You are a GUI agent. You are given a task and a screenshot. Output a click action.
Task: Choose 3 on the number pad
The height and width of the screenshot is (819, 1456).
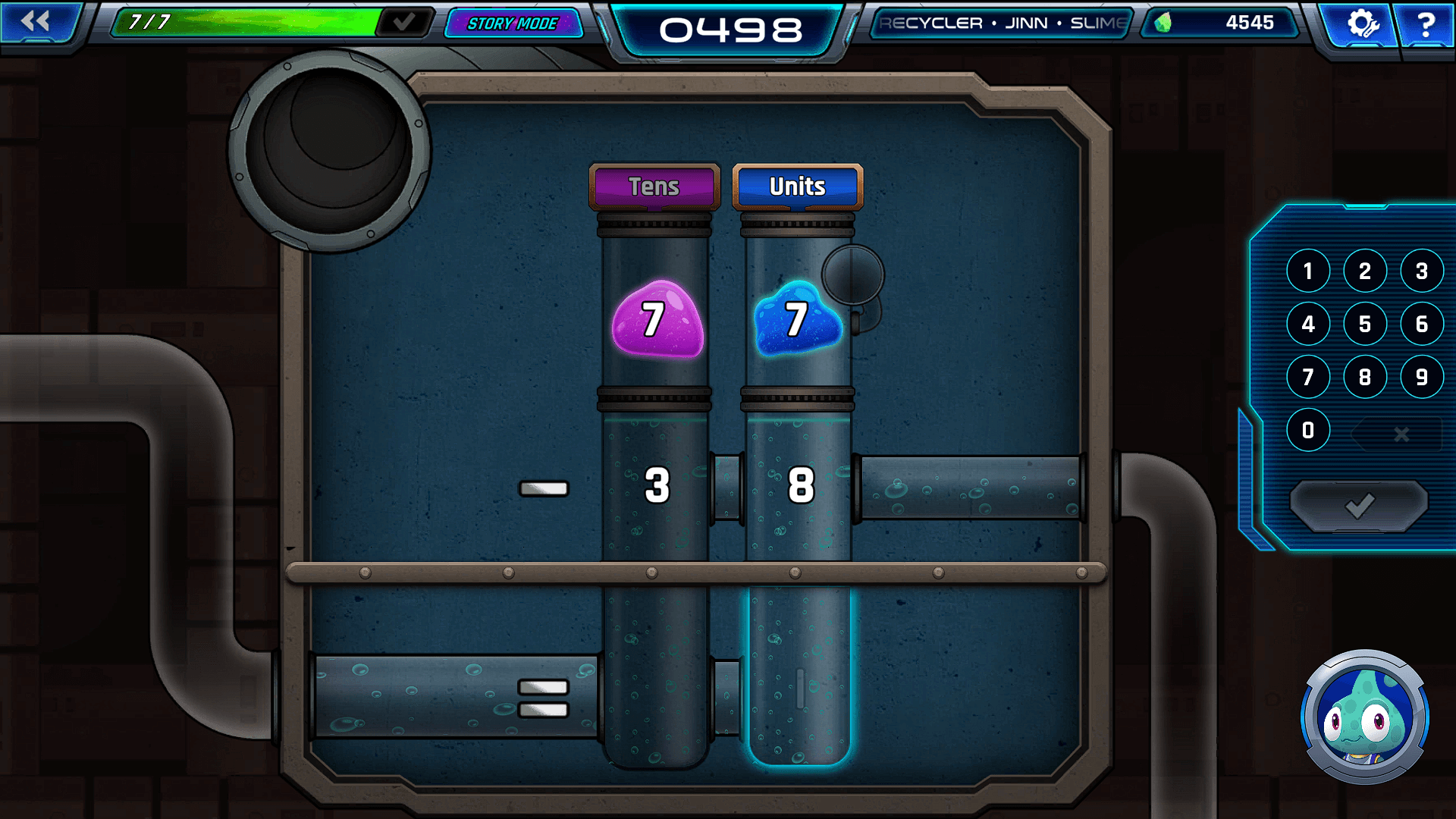(1422, 271)
